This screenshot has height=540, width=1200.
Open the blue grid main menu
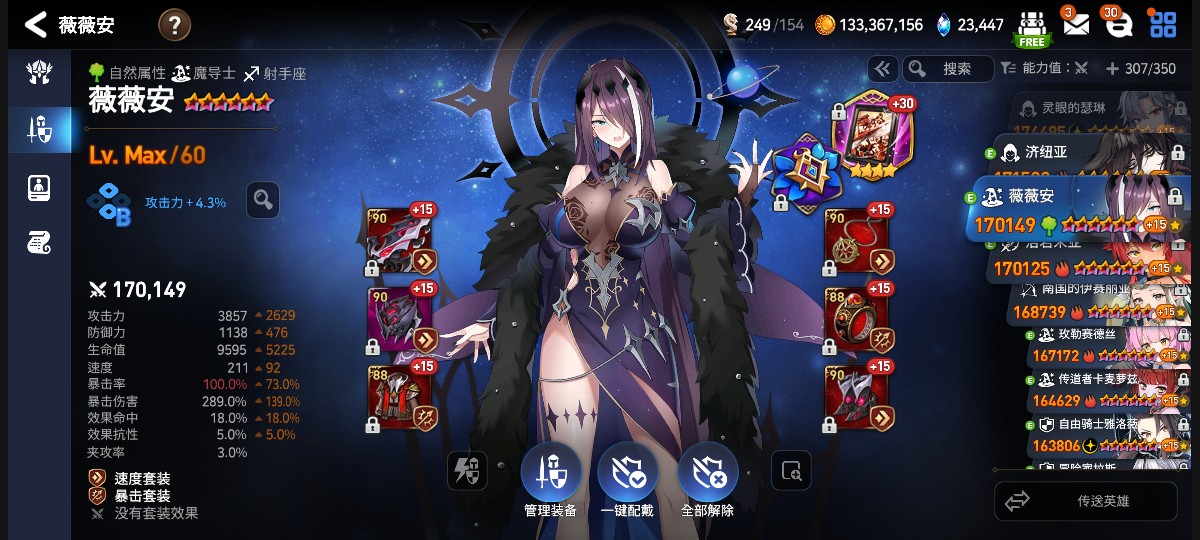1162,24
